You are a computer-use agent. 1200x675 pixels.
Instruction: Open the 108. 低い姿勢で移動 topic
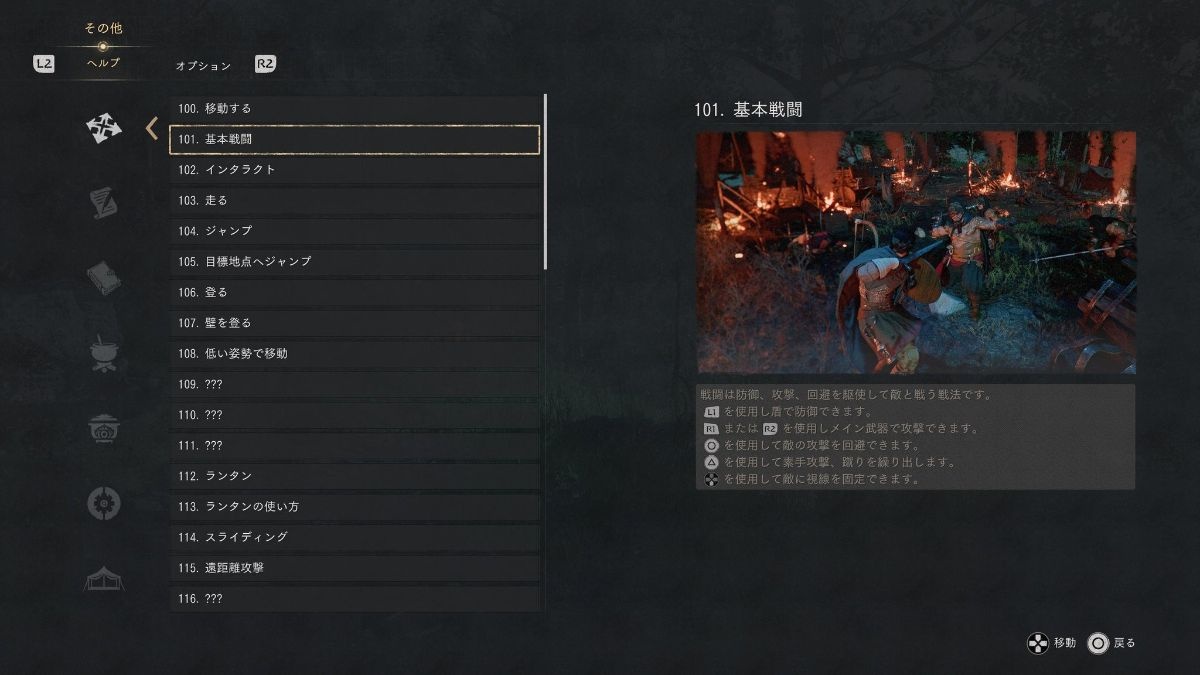[x=354, y=354]
